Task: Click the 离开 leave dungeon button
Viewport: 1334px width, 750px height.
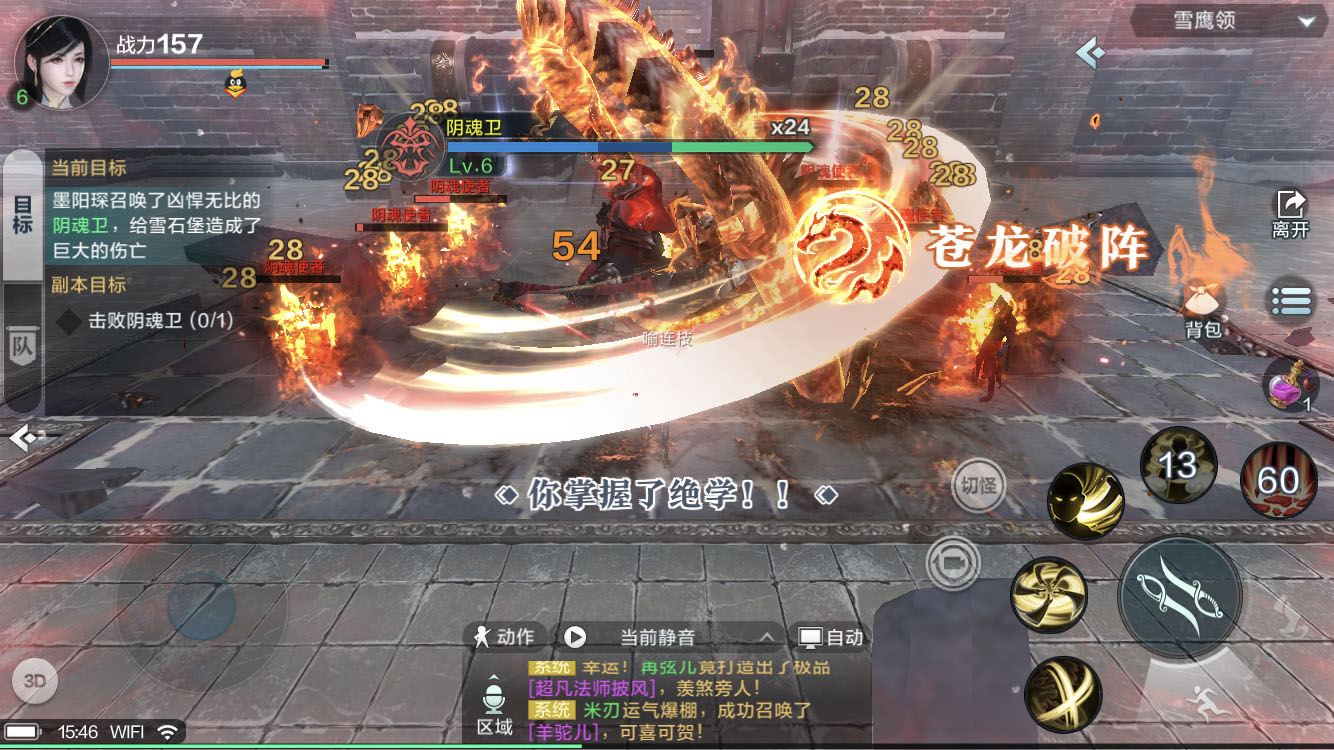Action: 1290,213
